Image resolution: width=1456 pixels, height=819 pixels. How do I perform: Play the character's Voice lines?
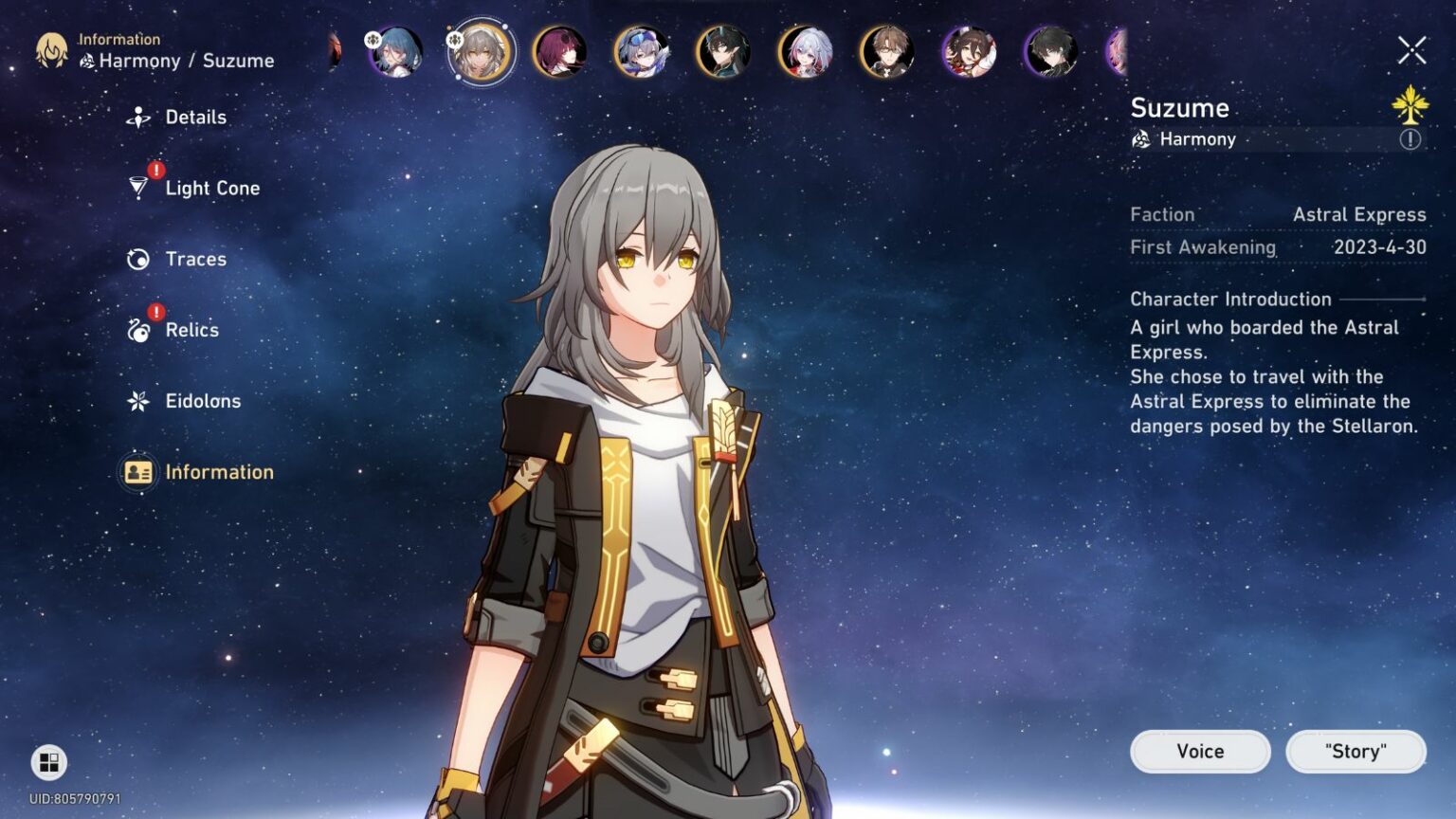[1199, 751]
